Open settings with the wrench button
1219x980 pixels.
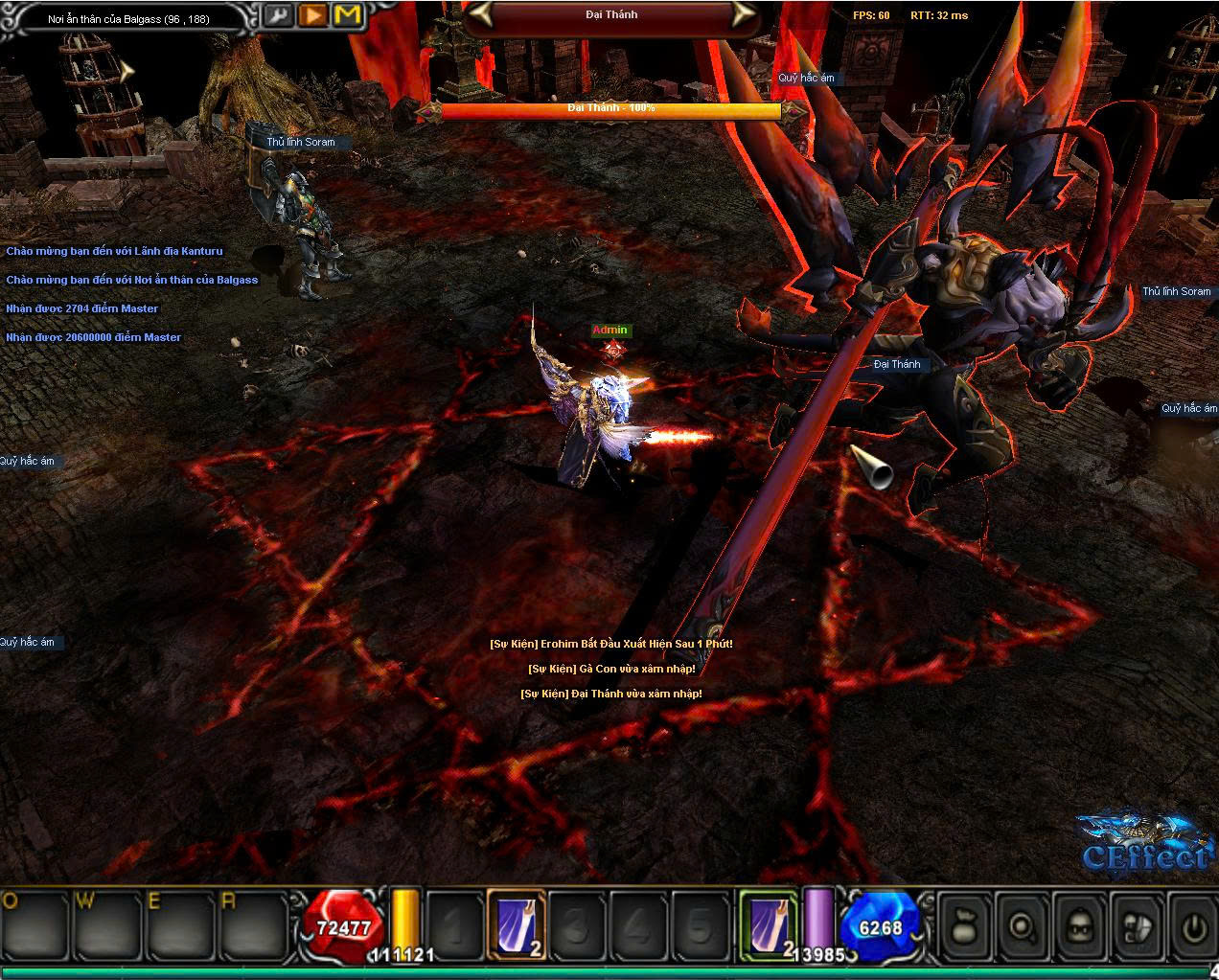pos(280,15)
